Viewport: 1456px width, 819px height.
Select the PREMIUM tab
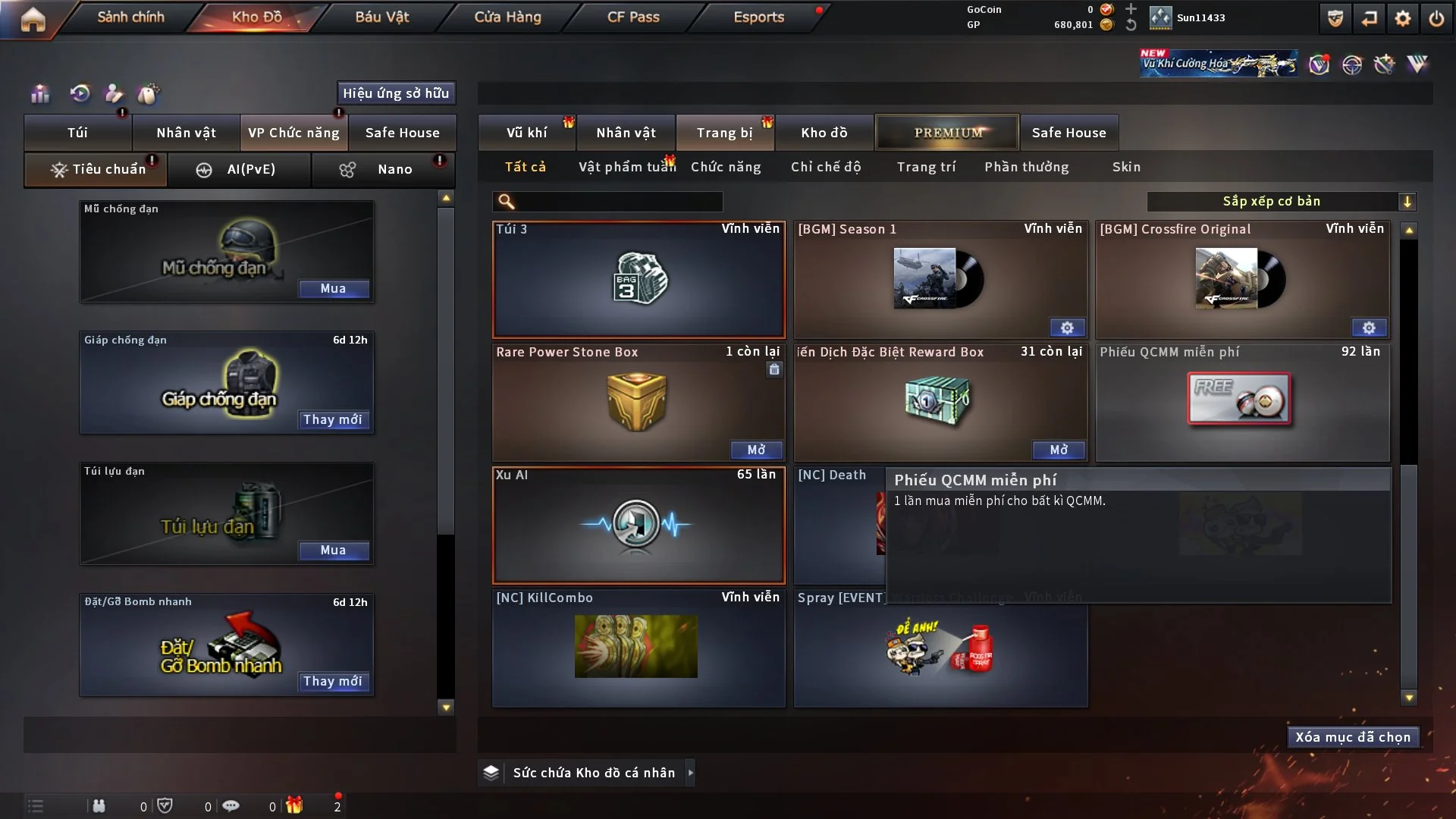tap(947, 133)
